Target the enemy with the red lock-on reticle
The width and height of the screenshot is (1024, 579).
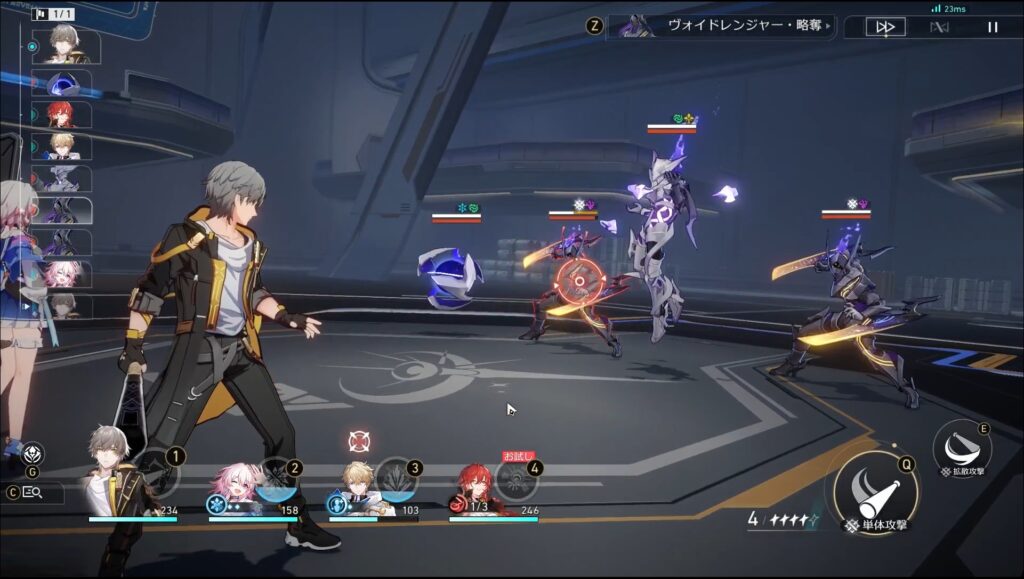coord(575,280)
